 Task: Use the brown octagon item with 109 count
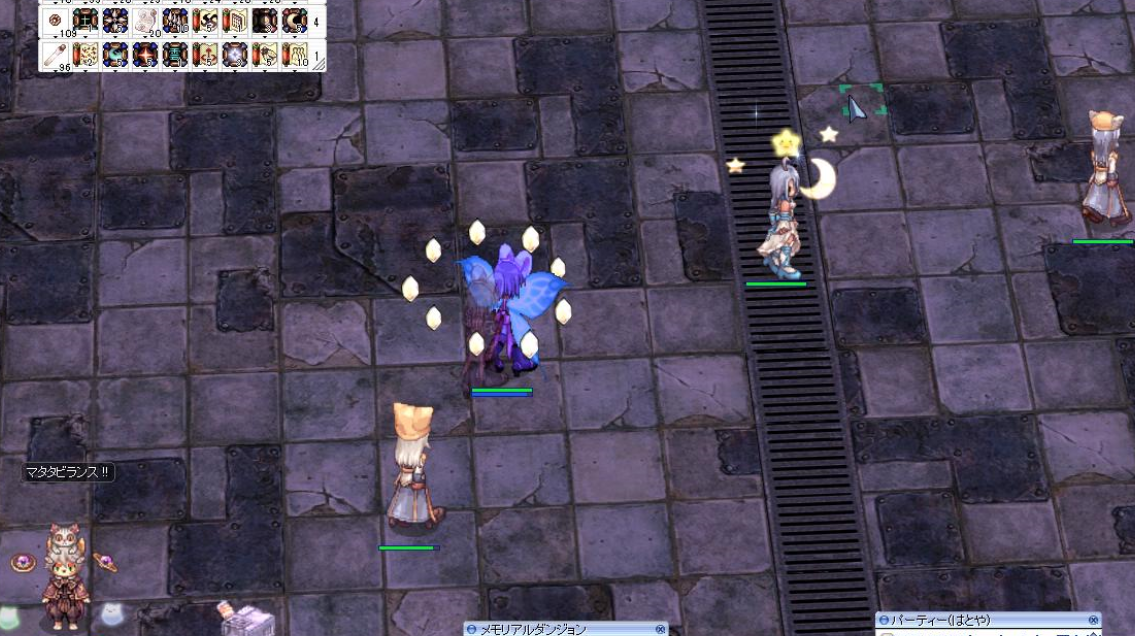56,20
